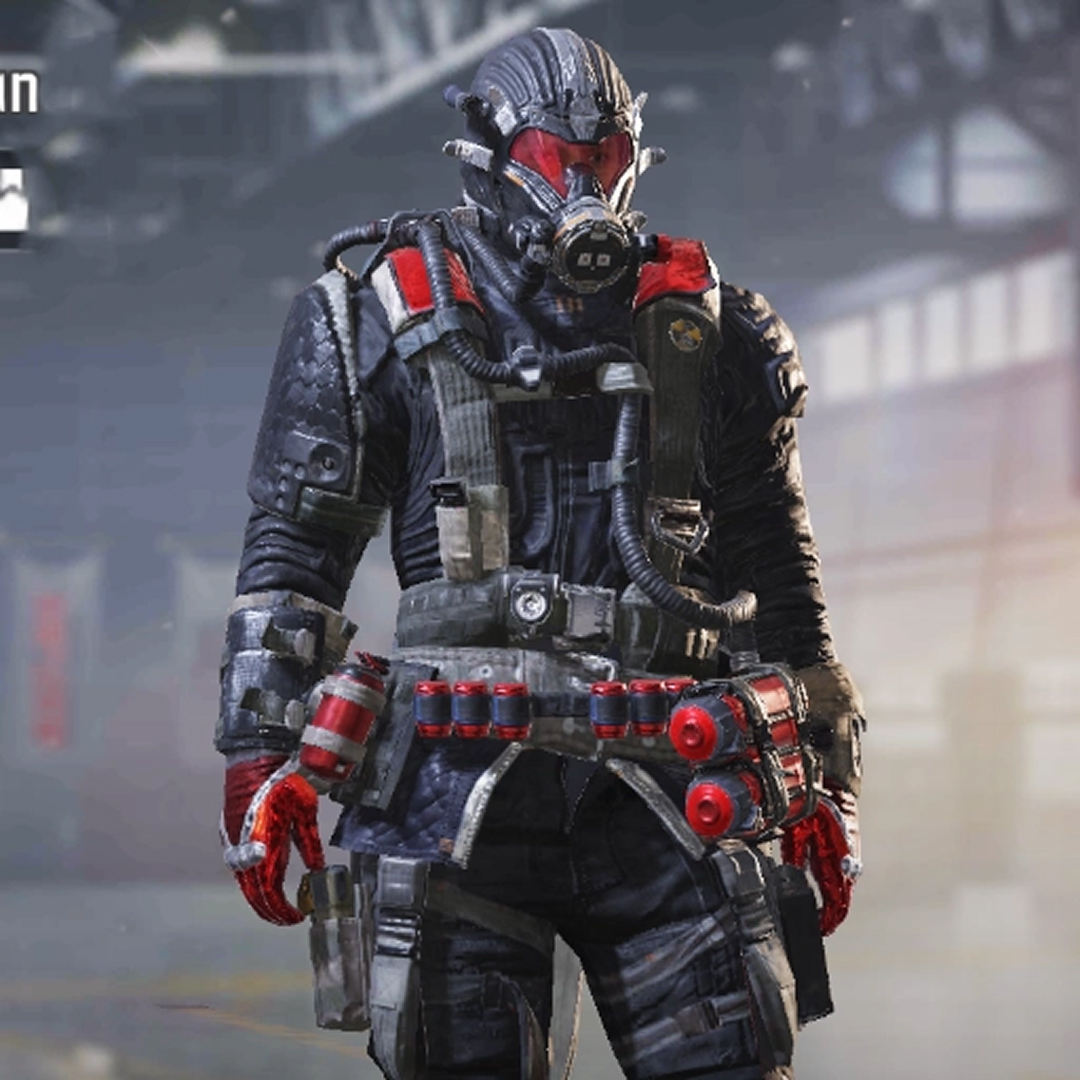This screenshot has width=1080, height=1080.
Task: Click the white icon at the left edge
Action: click(x=12, y=197)
